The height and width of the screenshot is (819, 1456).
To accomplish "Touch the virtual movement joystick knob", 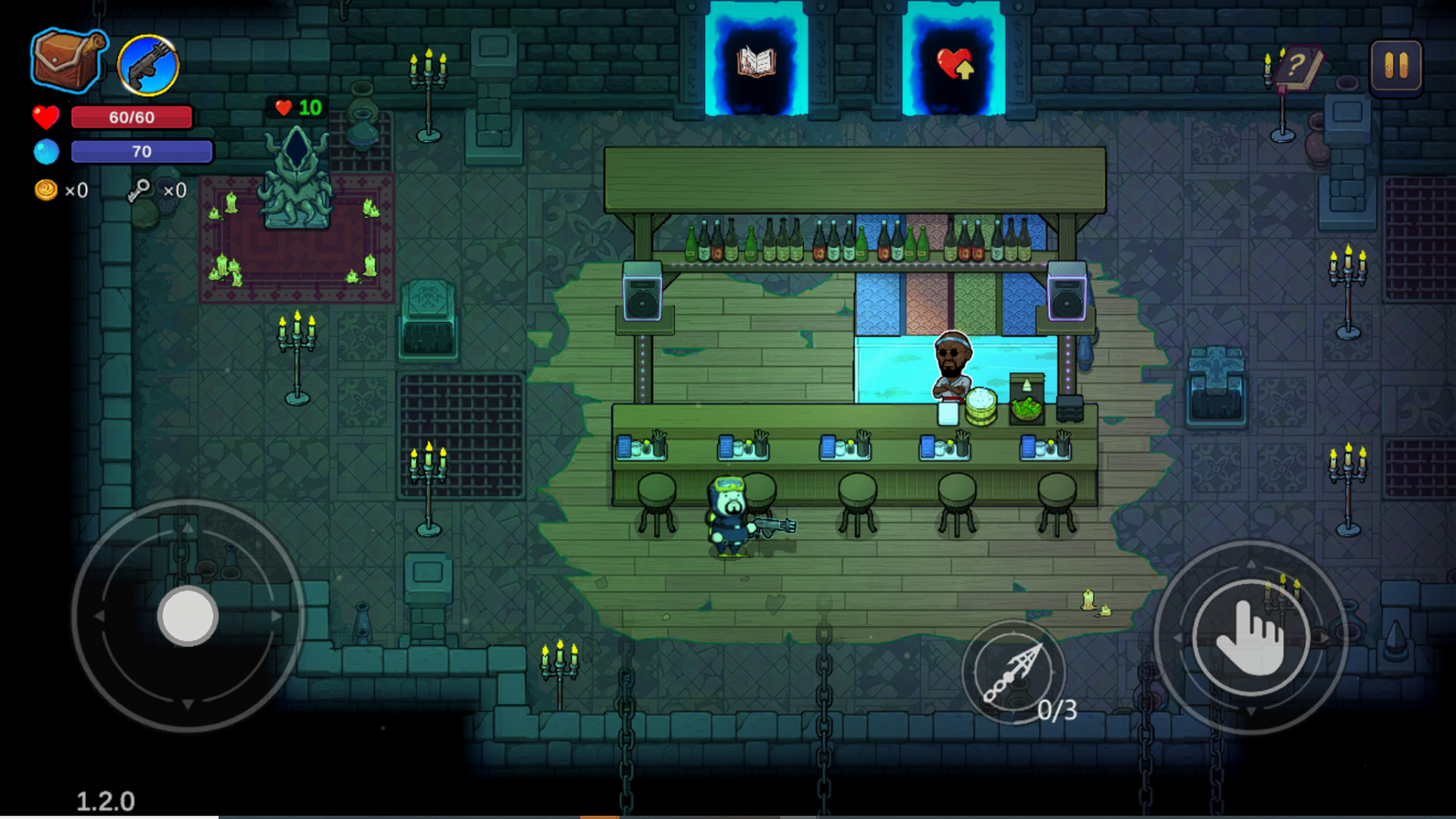I will click(x=188, y=616).
